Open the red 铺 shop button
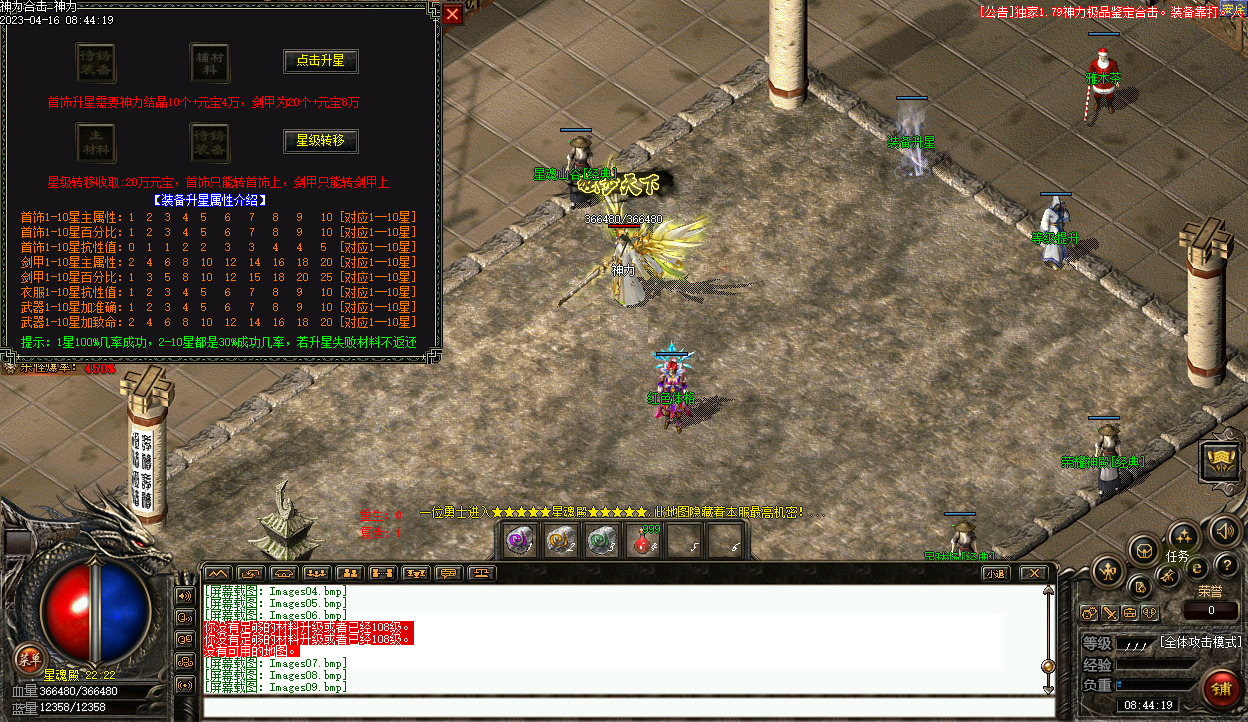This screenshot has width=1248, height=722. coord(1220,688)
